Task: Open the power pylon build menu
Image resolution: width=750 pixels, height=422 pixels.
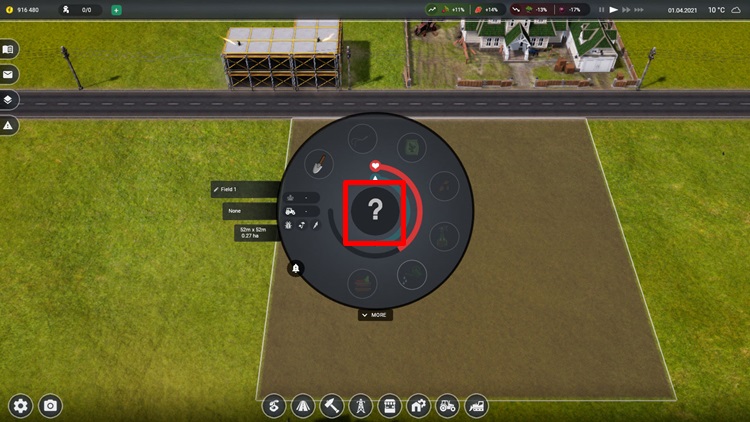Action: coord(360,405)
